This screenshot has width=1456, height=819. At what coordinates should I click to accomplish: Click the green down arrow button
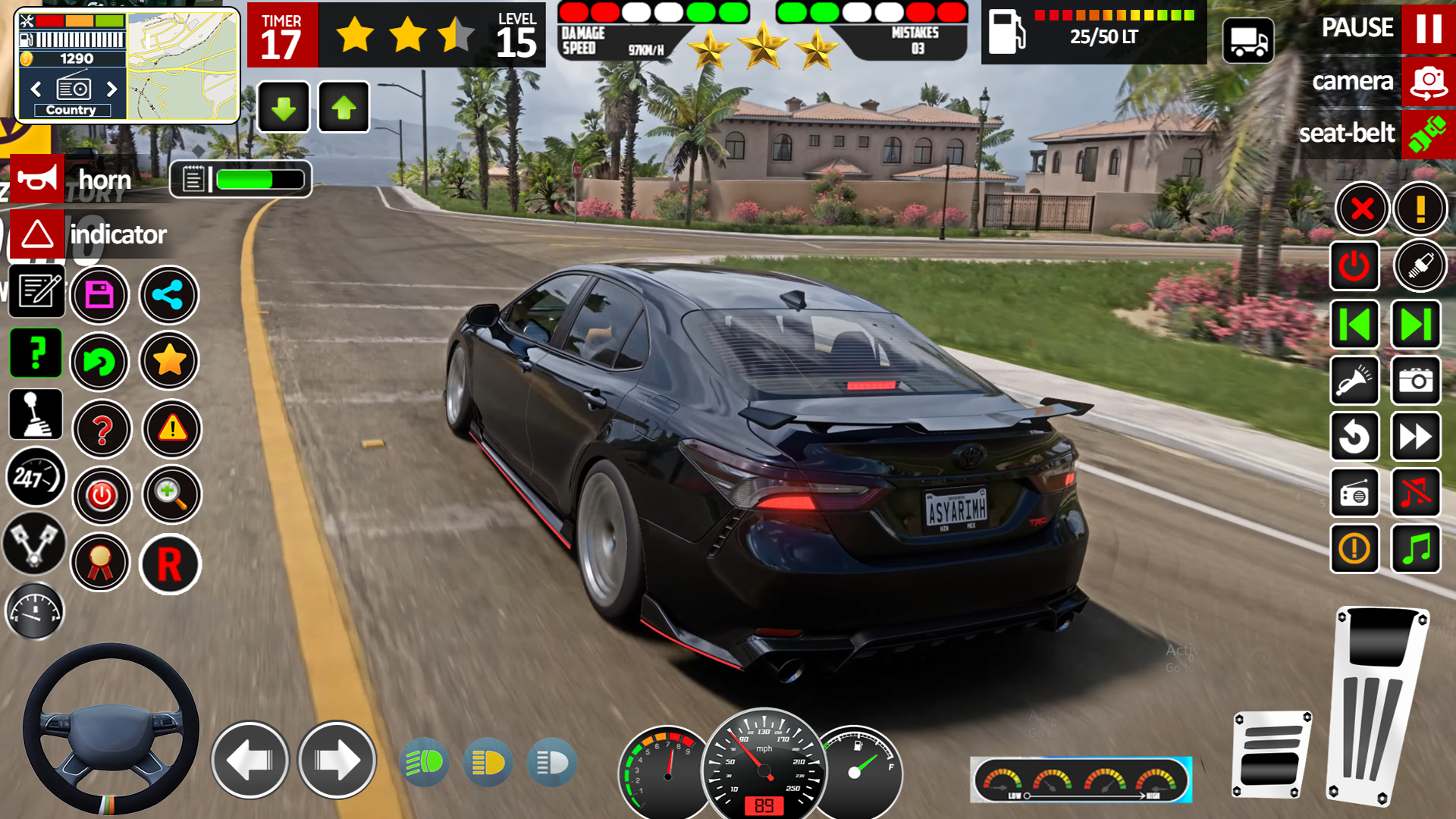click(x=284, y=108)
